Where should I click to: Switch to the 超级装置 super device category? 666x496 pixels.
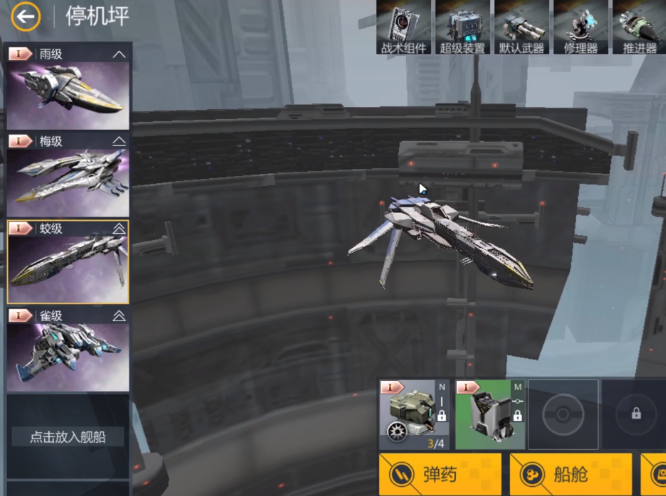pyautogui.click(x=461, y=27)
